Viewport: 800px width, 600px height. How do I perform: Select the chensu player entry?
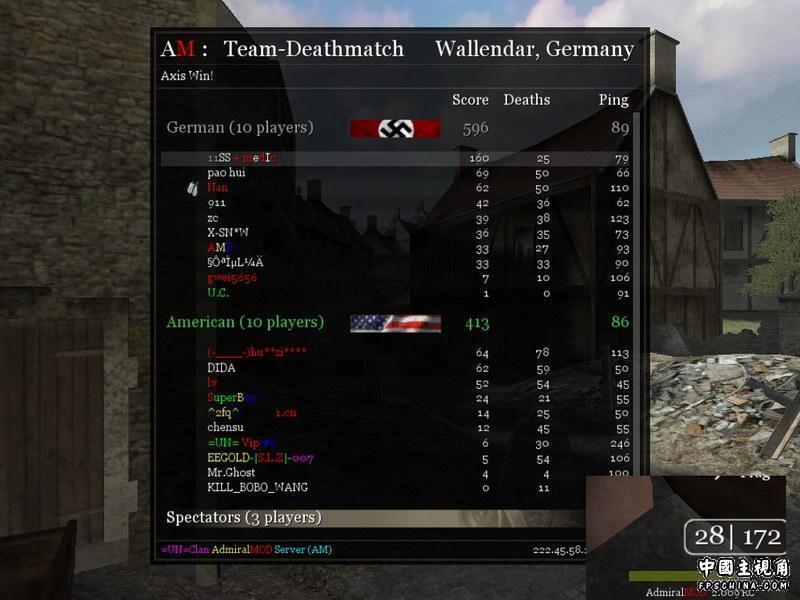click(x=225, y=427)
